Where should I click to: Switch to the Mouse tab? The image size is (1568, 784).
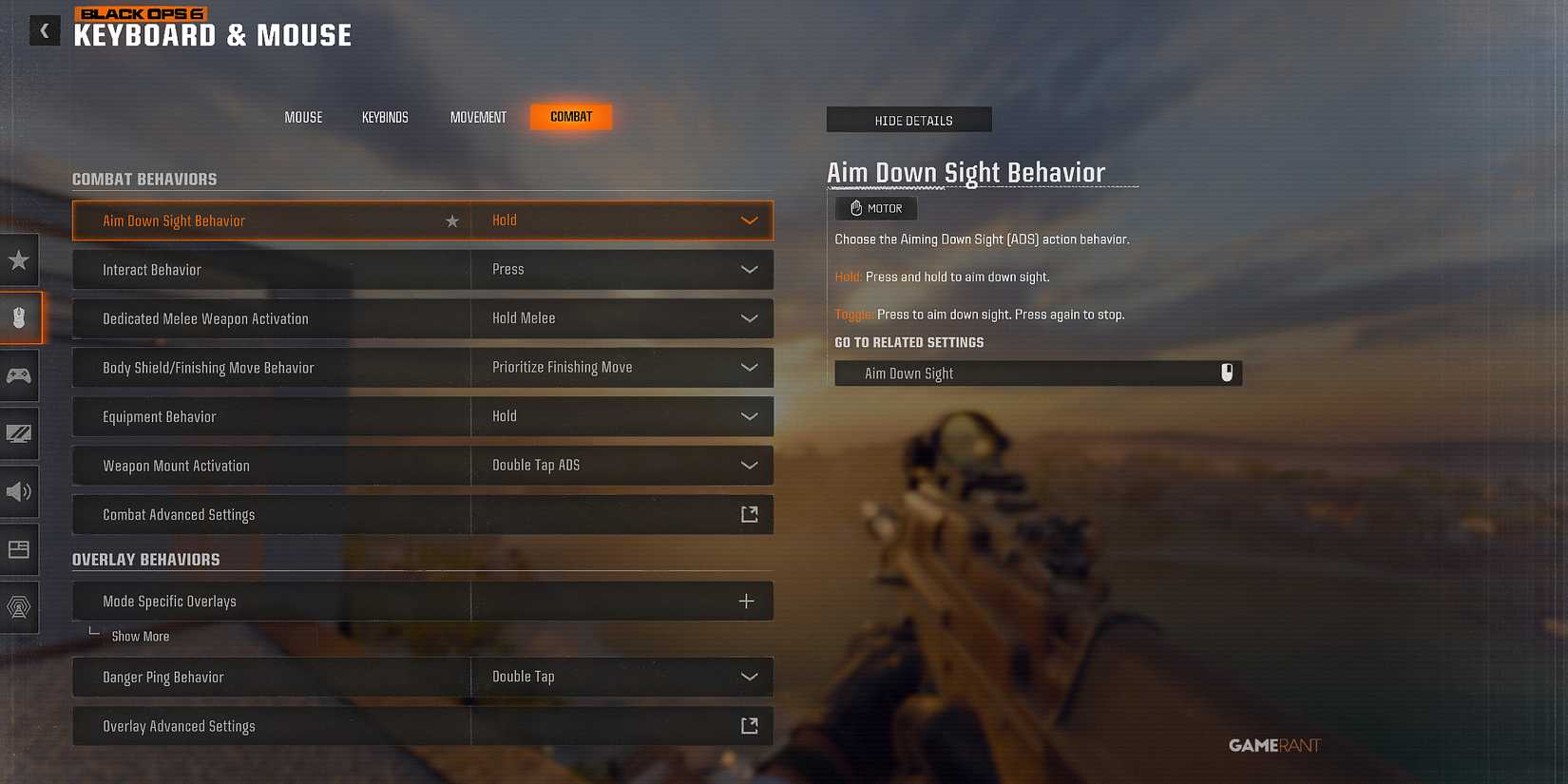click(302, 117)
